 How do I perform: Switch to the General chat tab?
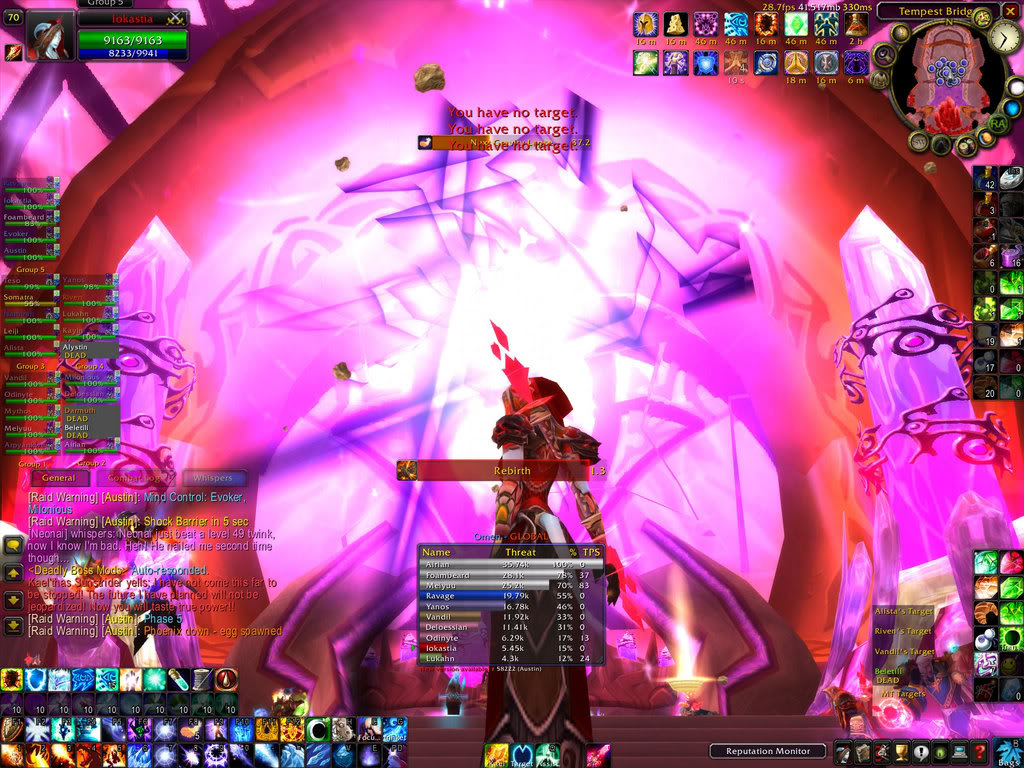pos(58,478)
